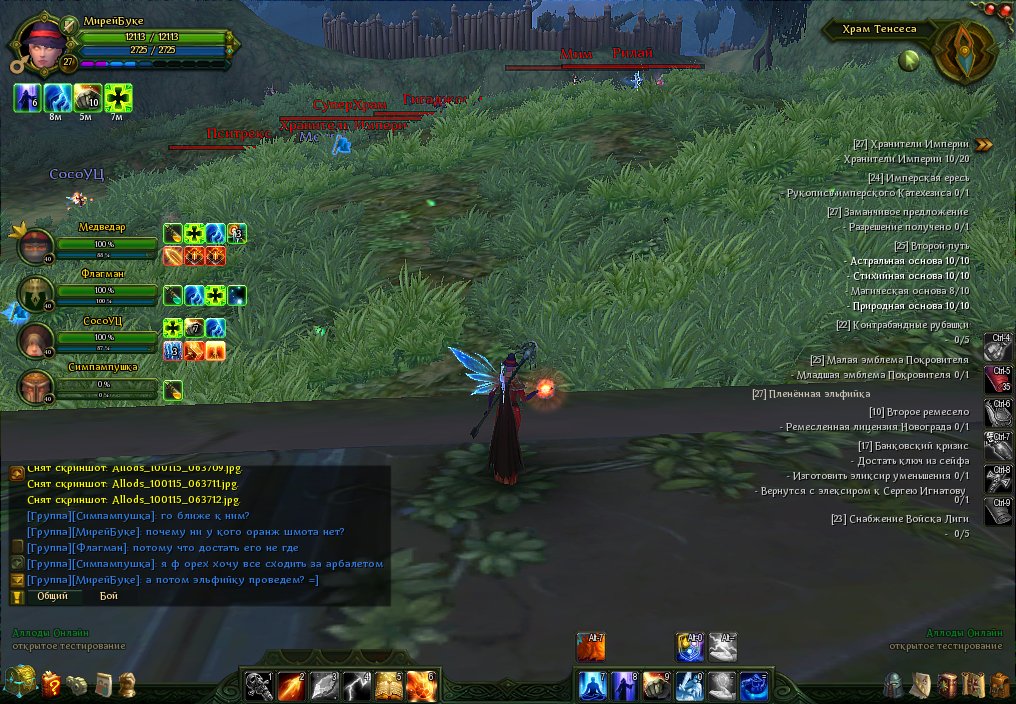Select party member Симпампушка's portrait
This screenshot has width=1016, height=704.
click(37, 388)
